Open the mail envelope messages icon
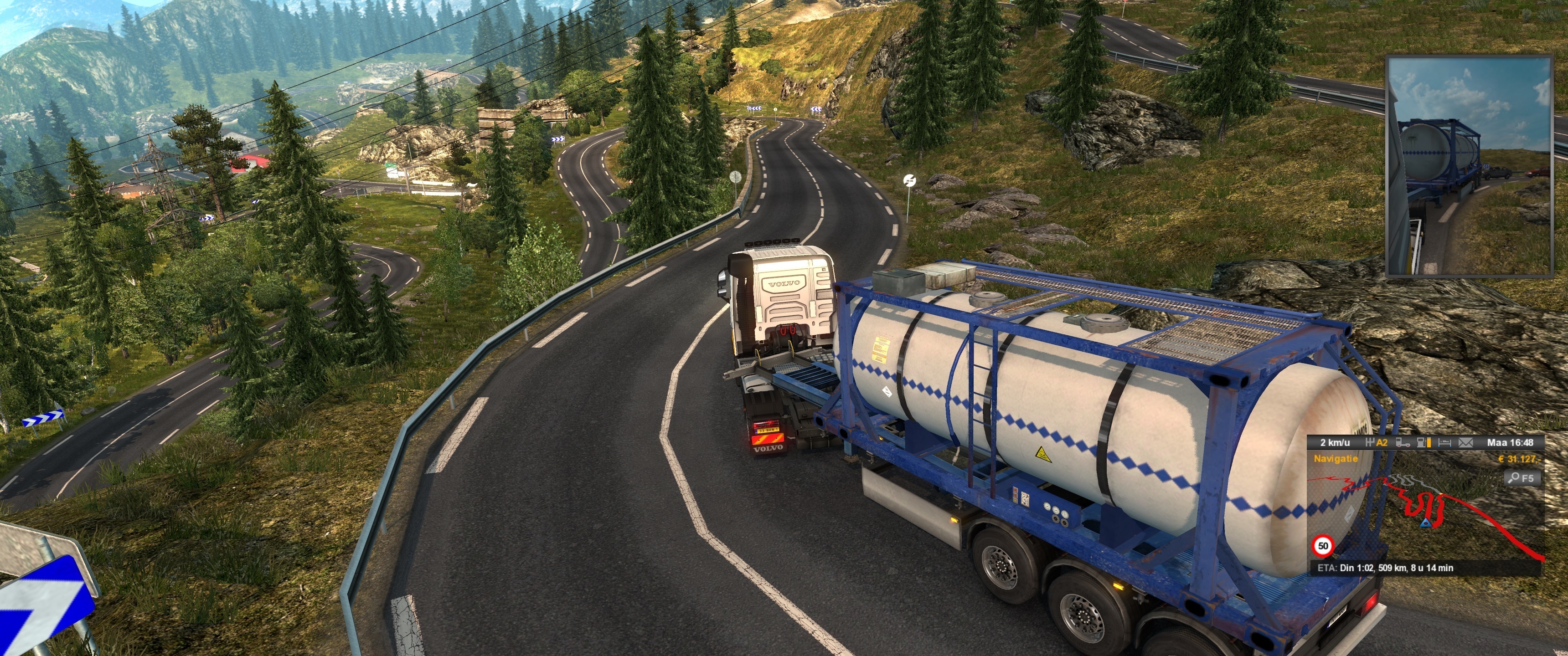The height and width of the screenshot is (656, 1568). (x=1466, y=442)
